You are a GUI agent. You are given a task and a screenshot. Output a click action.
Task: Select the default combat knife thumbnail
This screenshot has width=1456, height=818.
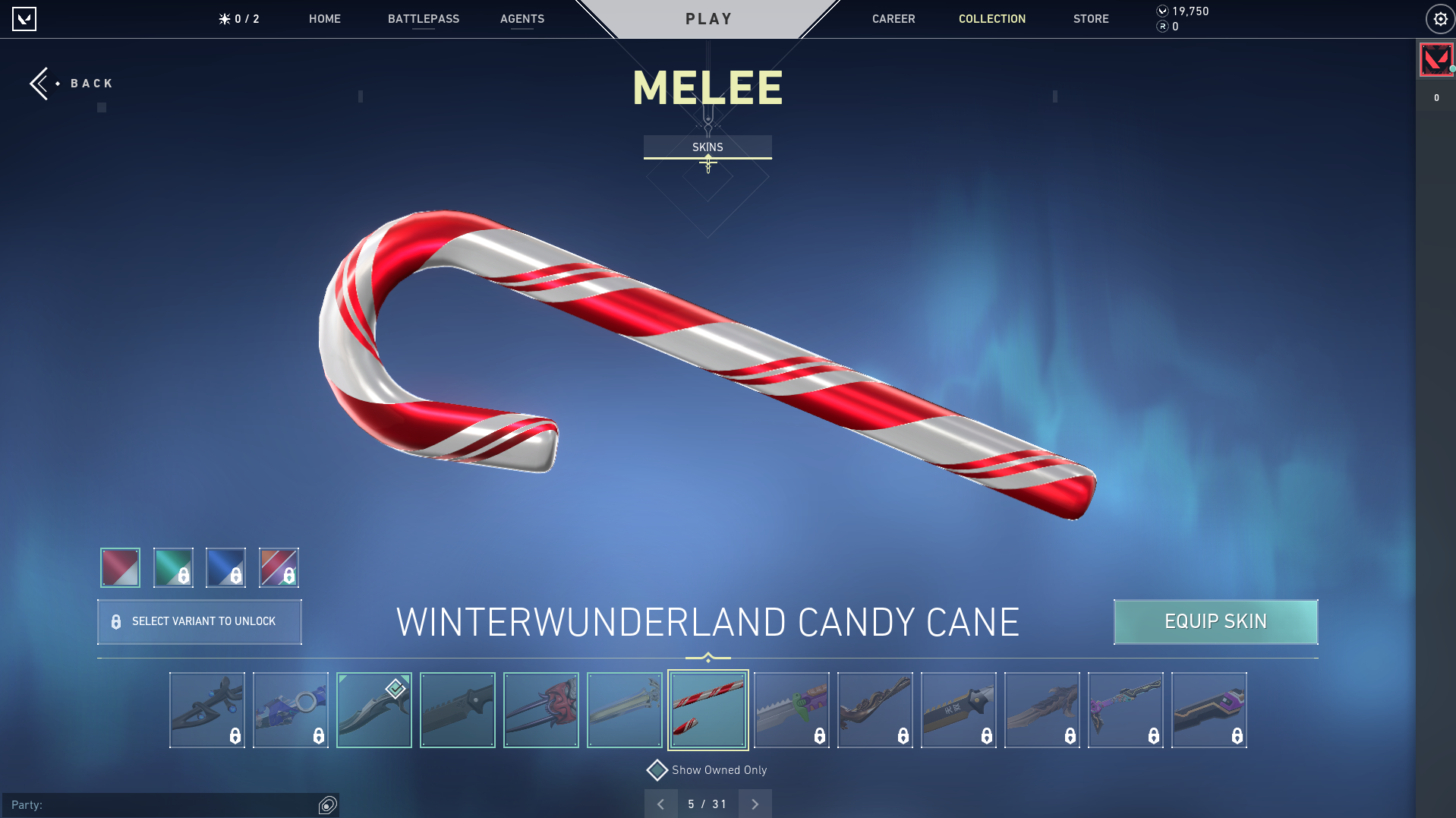pos(457,709)
